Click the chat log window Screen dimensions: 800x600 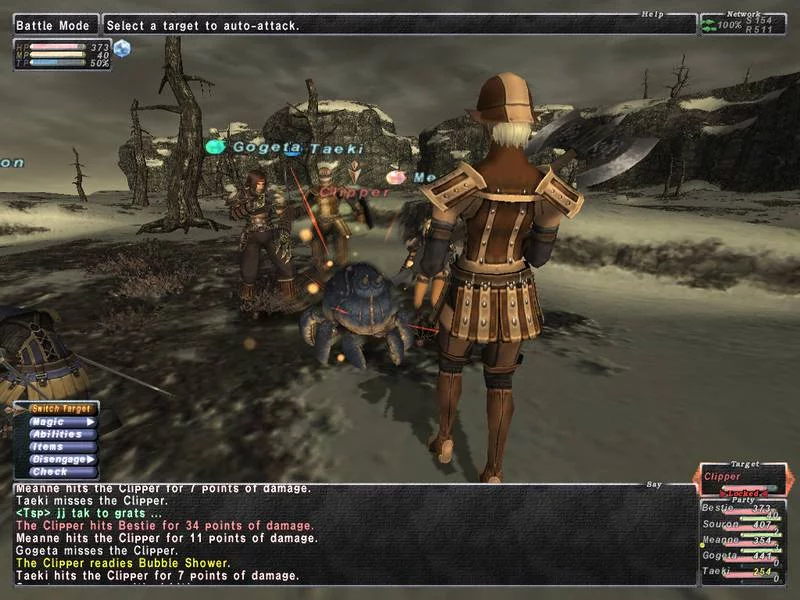350,535
